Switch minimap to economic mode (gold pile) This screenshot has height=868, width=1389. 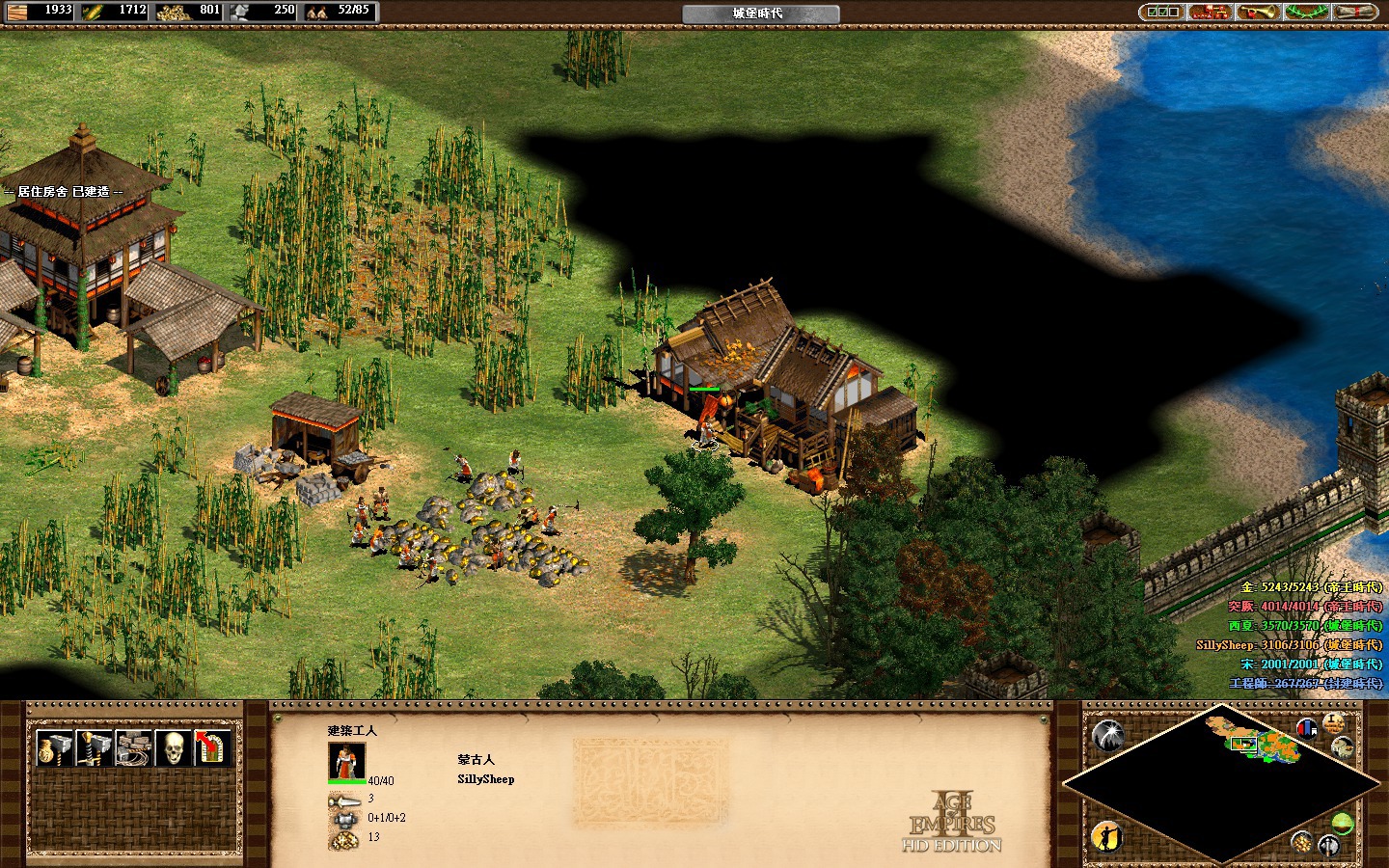tap(1303, 842)
